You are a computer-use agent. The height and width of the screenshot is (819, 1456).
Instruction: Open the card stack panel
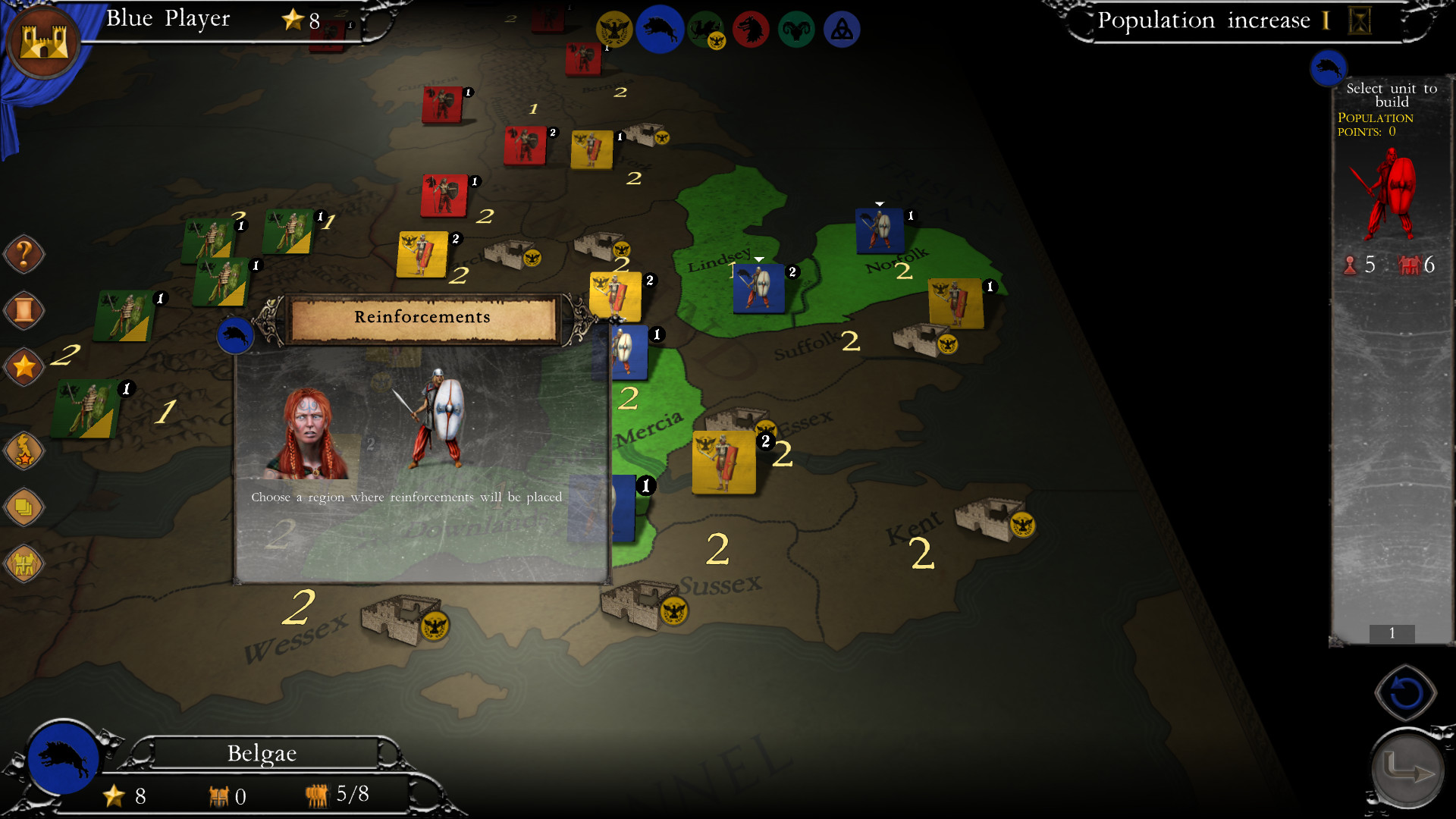pyautogui.click(x=24, y=507)
